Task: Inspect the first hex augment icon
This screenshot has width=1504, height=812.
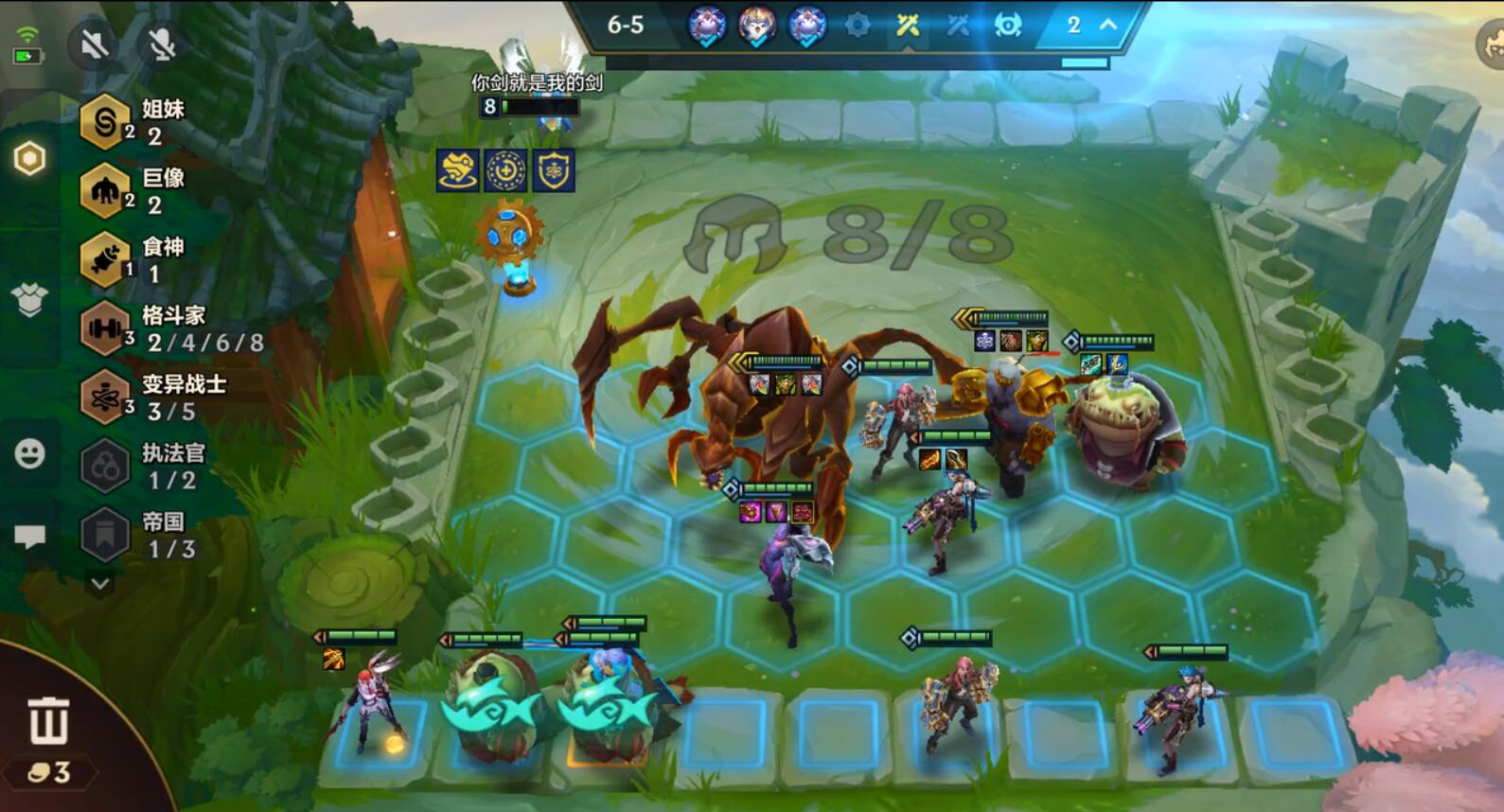Action: (x=458, y=170)
